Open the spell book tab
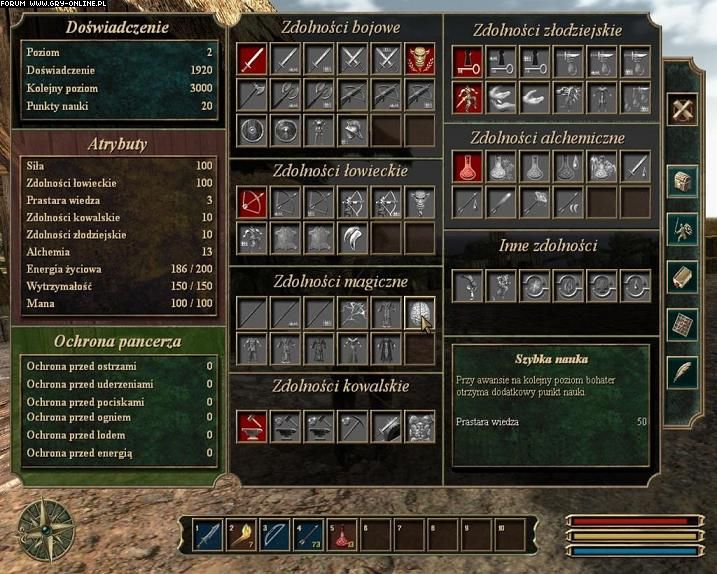This screenshot has height=574, width=717. click(x=684, y=277)
